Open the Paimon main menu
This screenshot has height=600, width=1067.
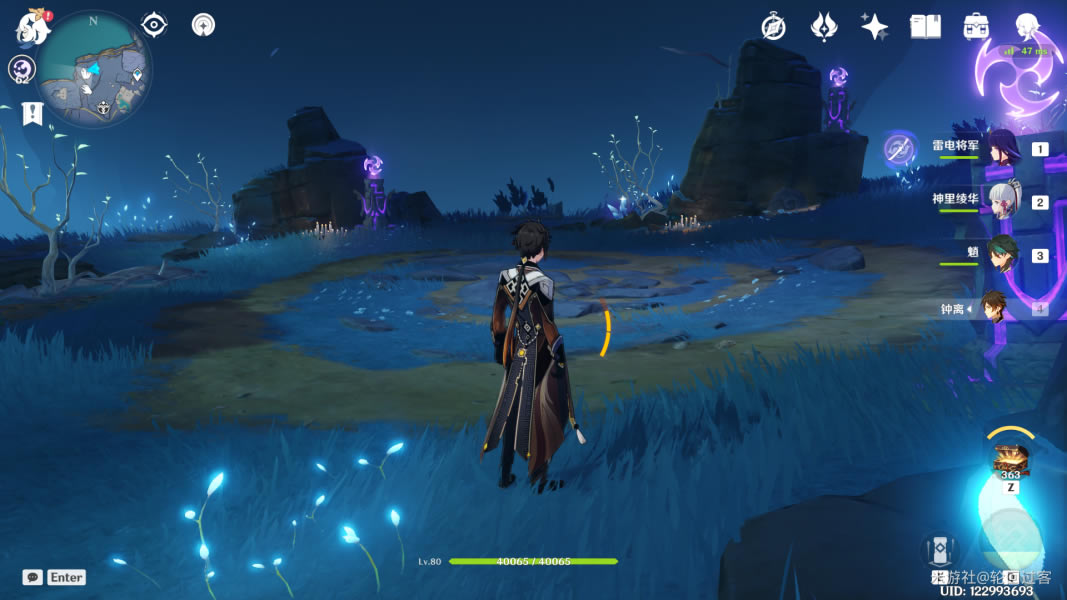point(32,26)
